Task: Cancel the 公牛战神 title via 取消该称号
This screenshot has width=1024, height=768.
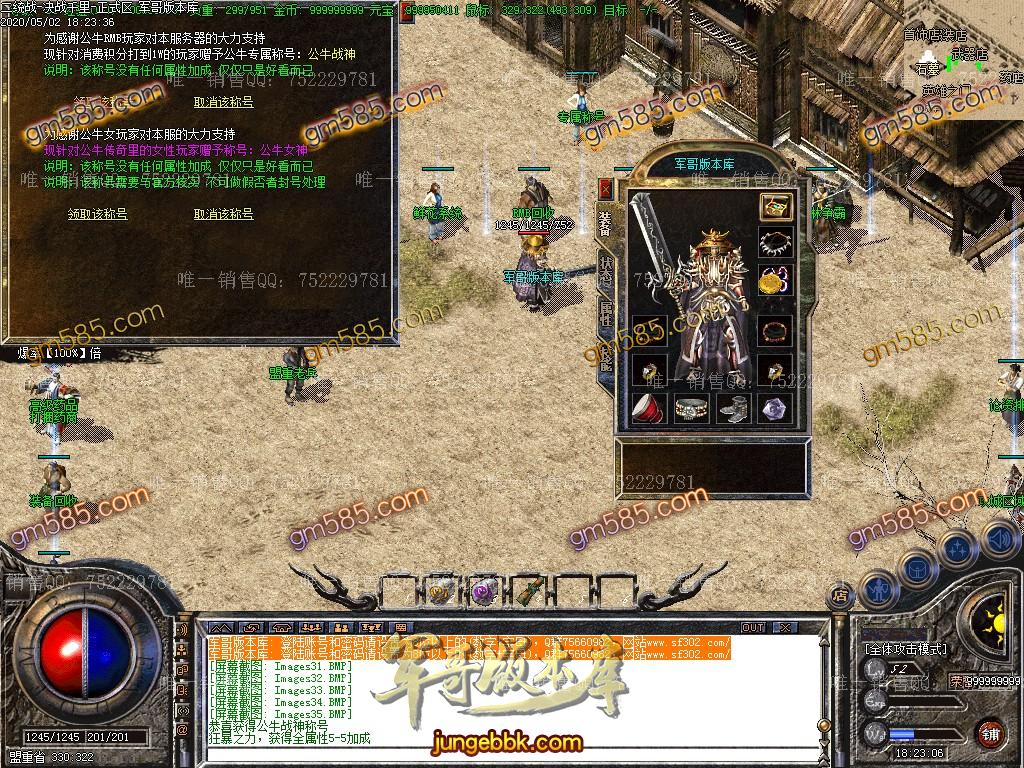Action: 223,102
